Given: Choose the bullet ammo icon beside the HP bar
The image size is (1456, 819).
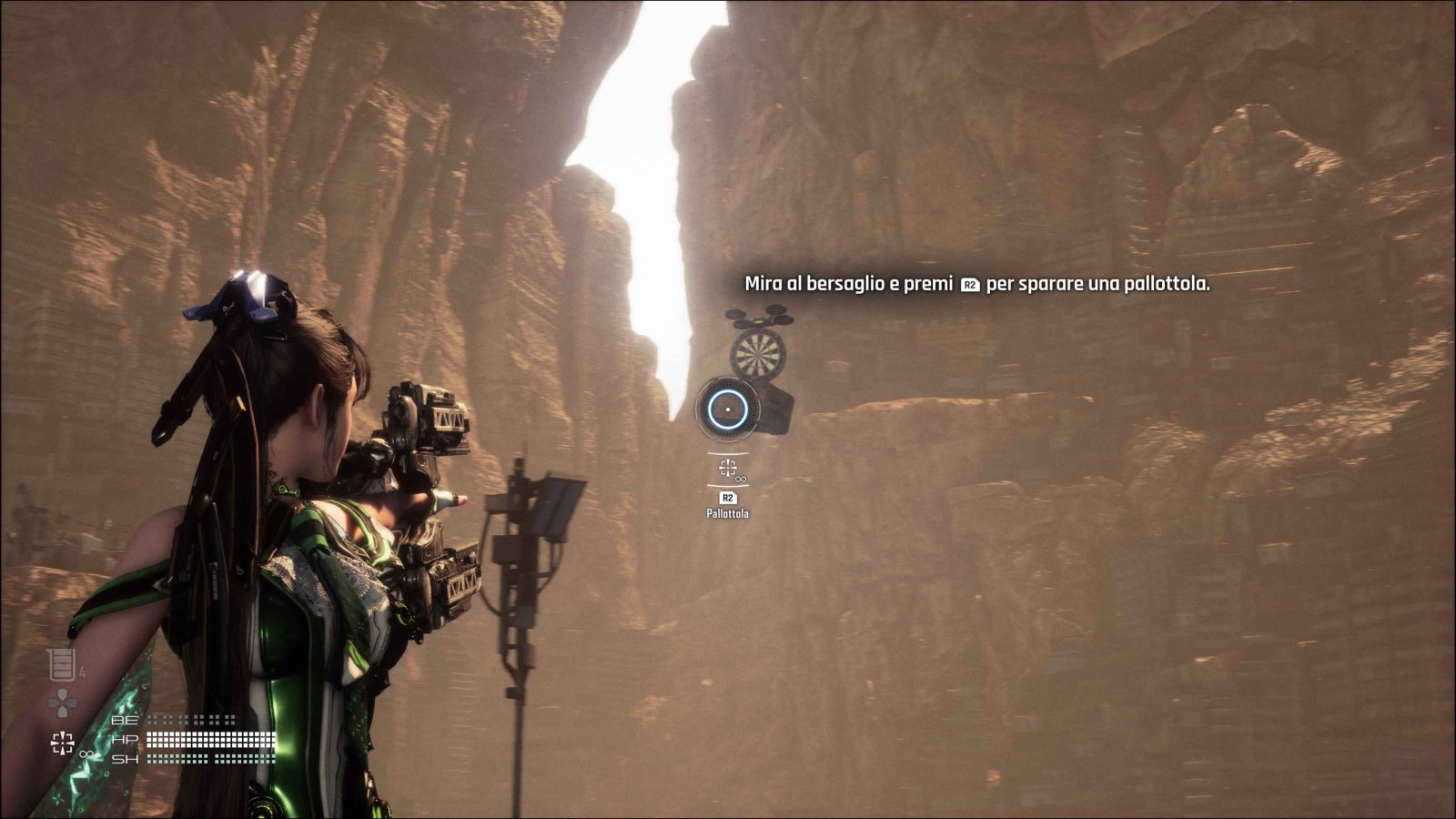Looking at the screenshot, I should (x=62, y=743).
